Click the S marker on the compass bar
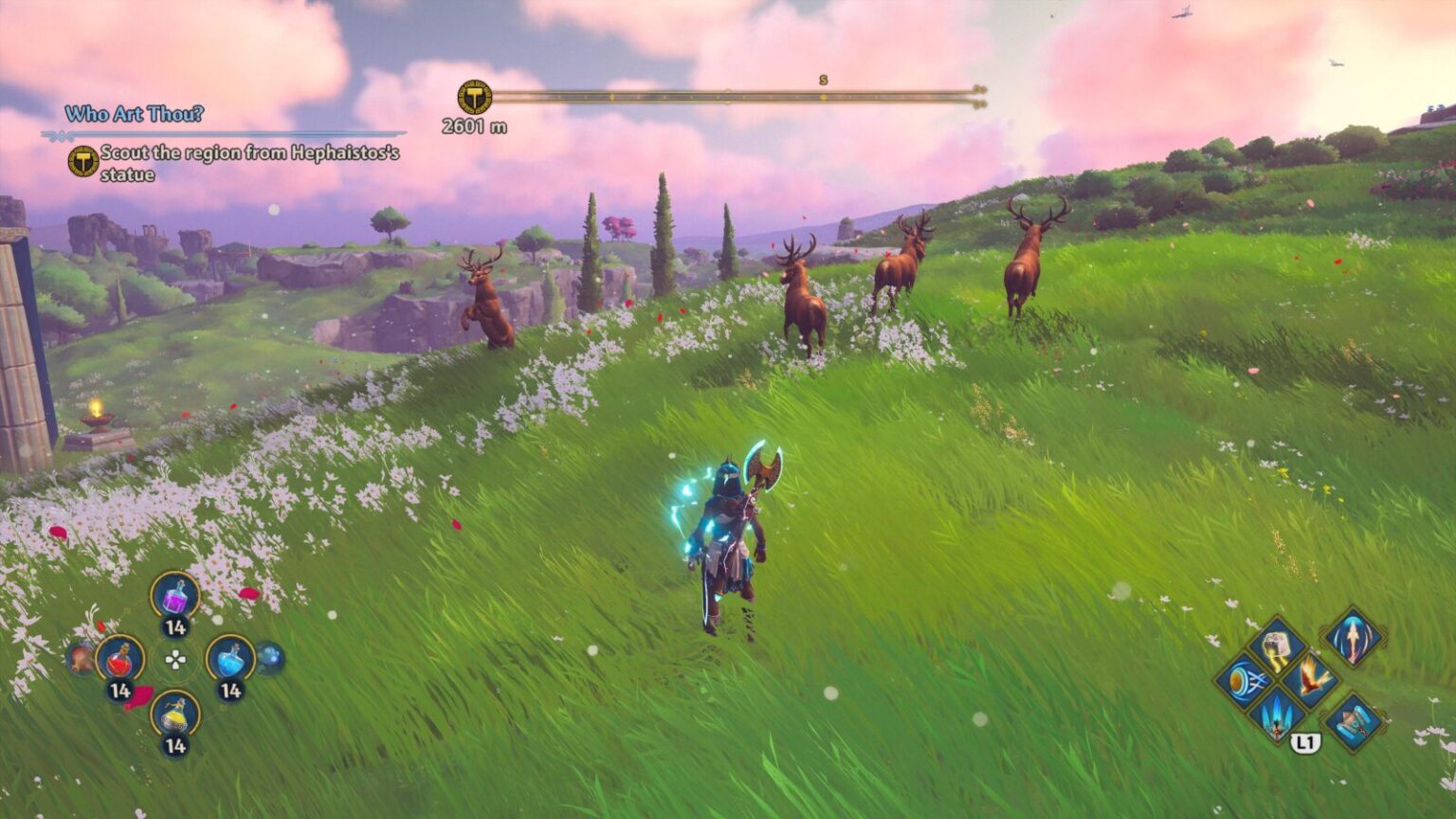Viewport: 1456px width, 819px height. point(824,82)
